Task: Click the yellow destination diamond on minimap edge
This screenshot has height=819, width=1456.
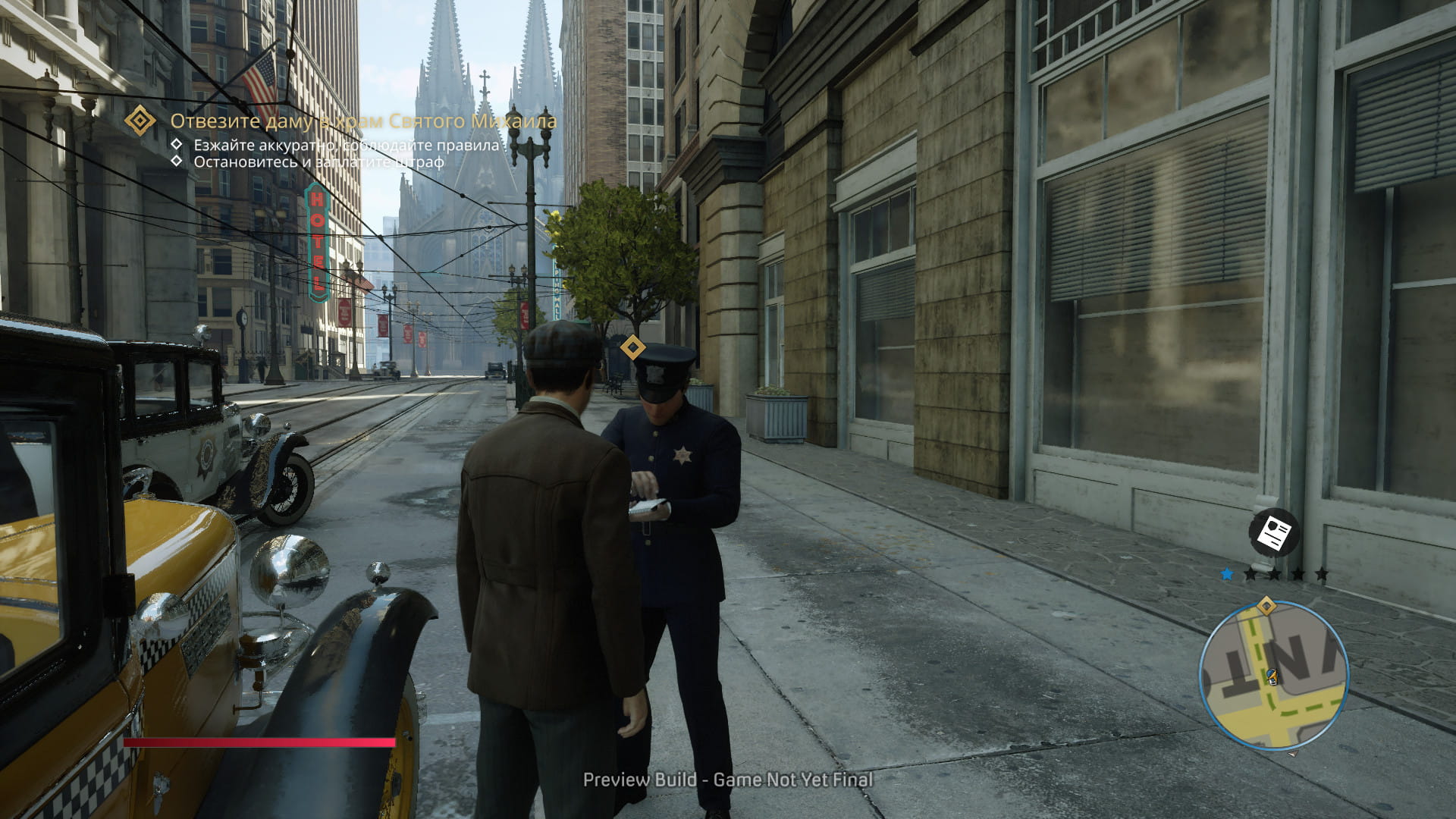Action: coord(1266,606)
